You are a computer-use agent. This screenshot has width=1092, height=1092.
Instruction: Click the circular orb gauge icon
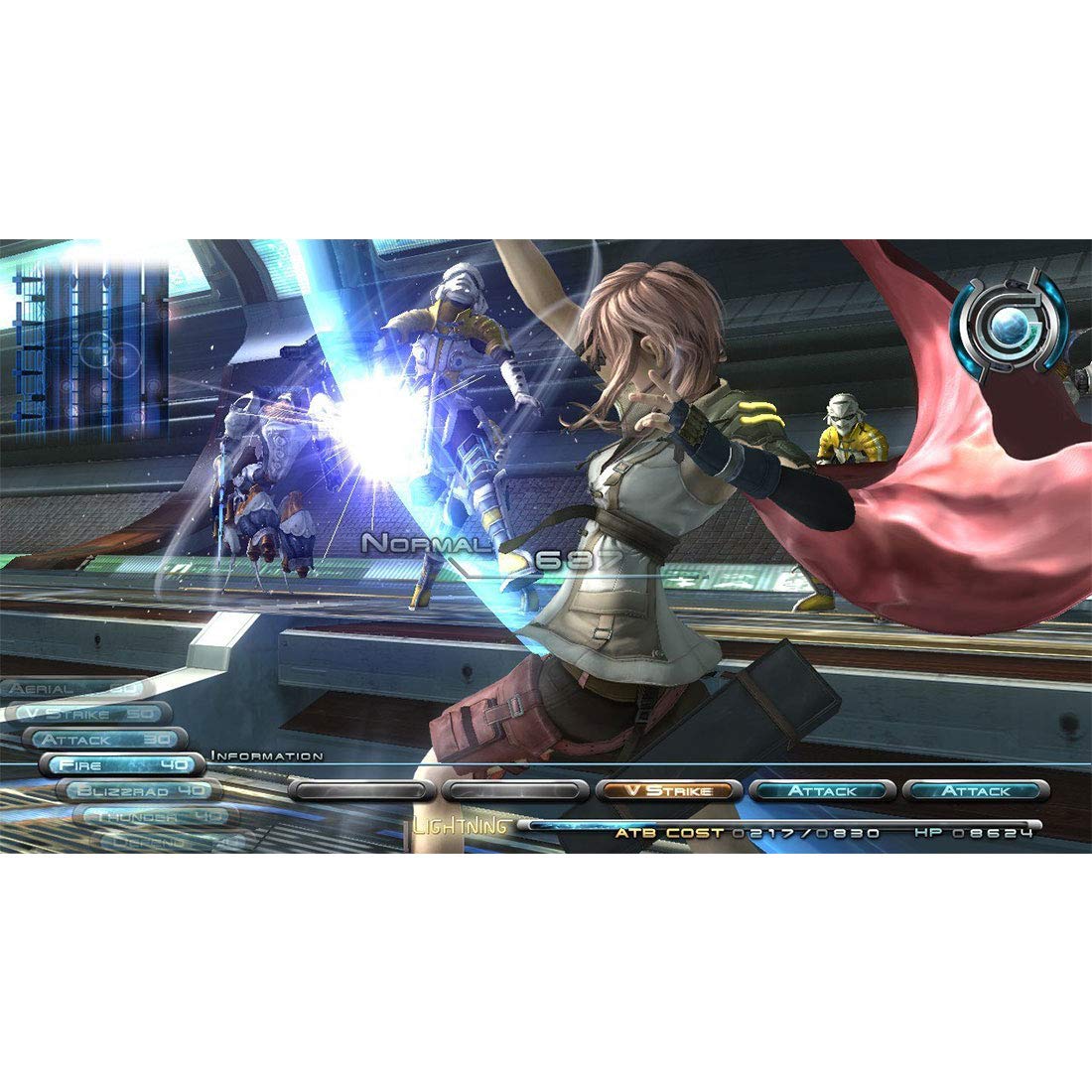(1009, 325)
